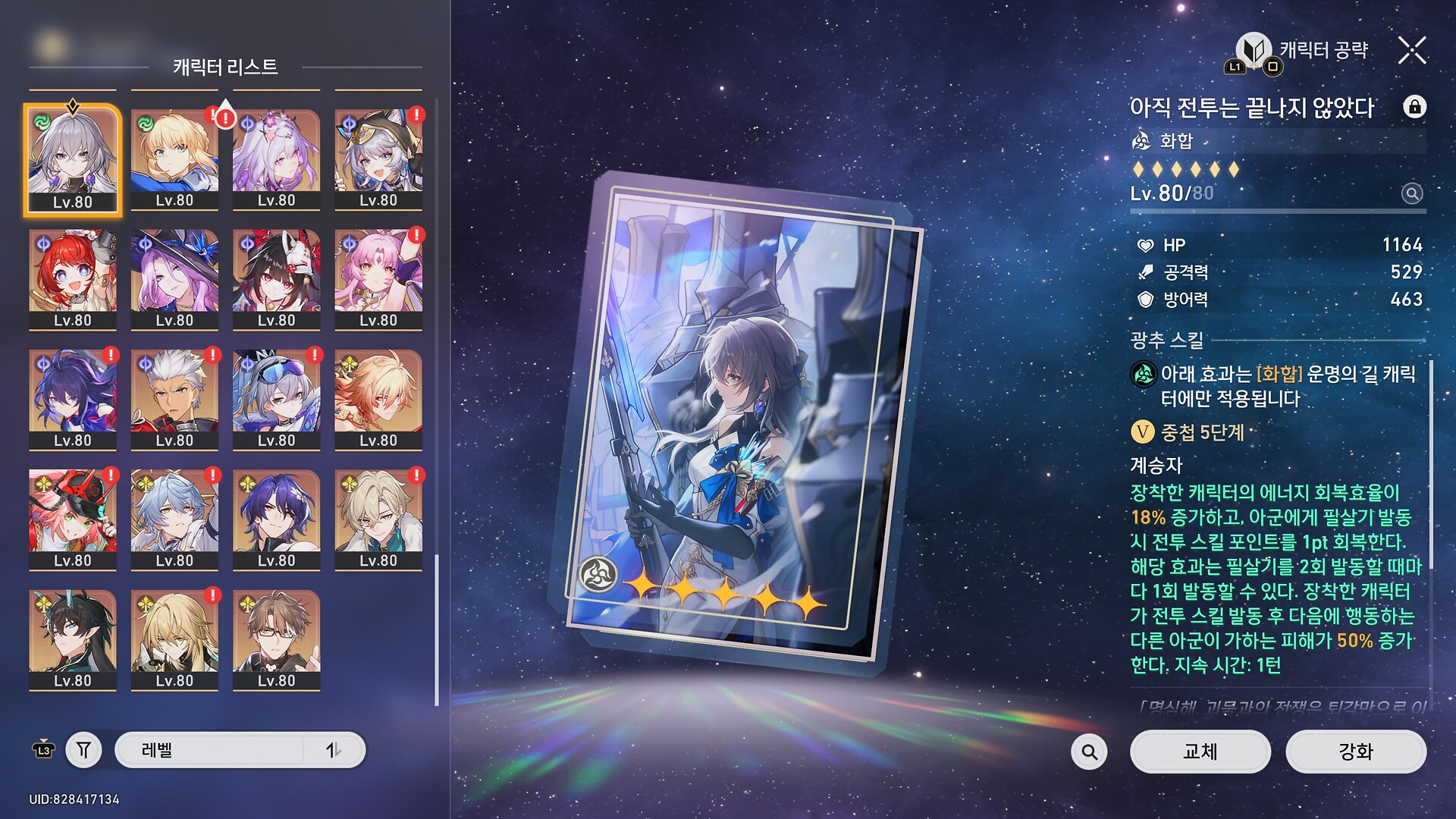Image resolution: width=1456 pixels, height=819 pixels.
Task: Pick the pink-haired character portrait
Action: click(378, 278)
